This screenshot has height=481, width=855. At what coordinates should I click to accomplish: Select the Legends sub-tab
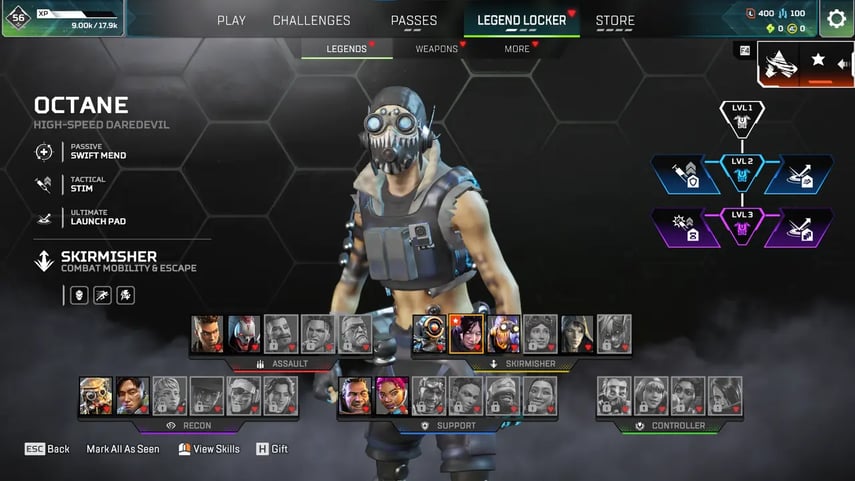347,48
